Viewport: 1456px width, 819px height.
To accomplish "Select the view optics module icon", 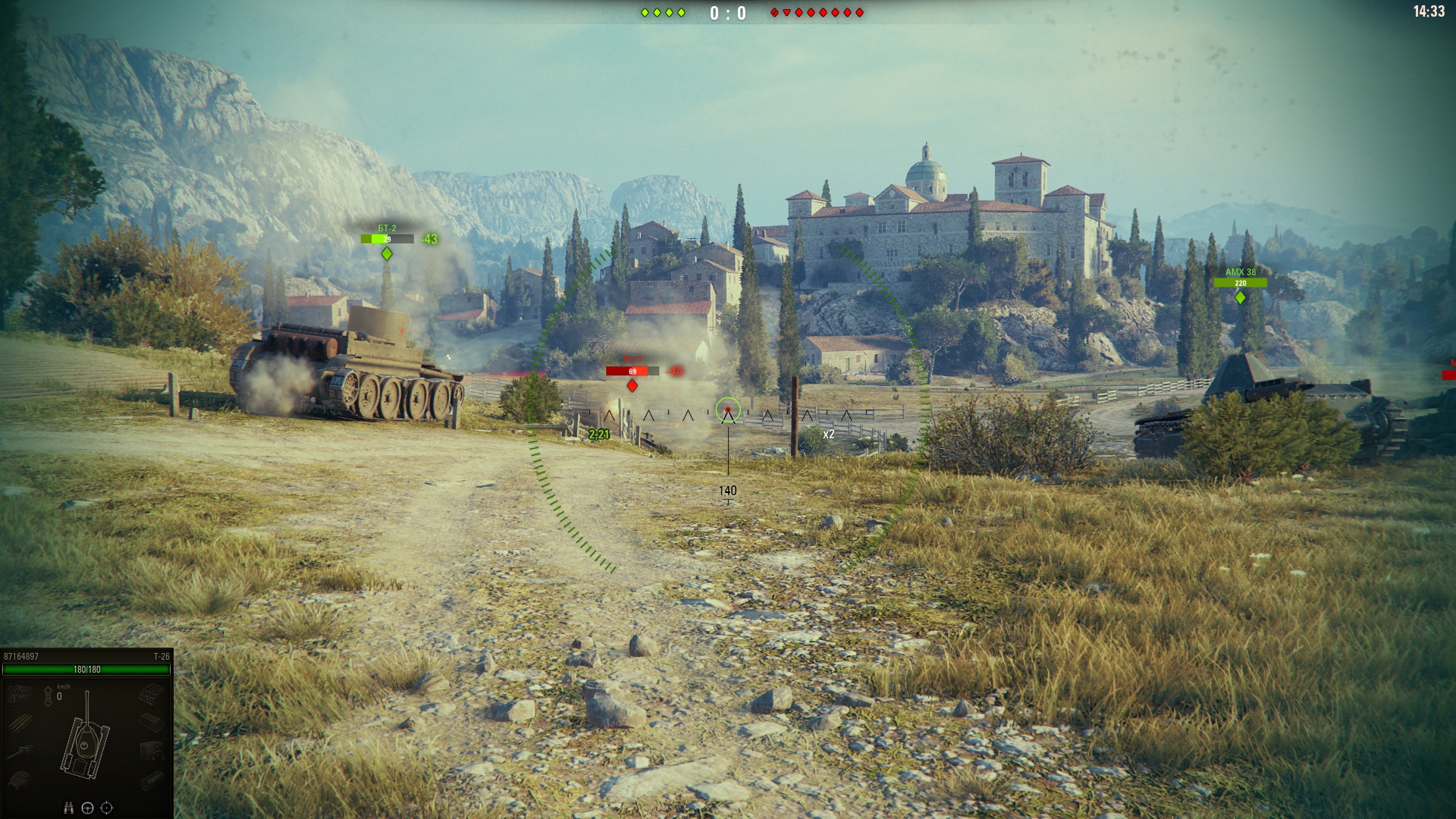I will point(151,780).
